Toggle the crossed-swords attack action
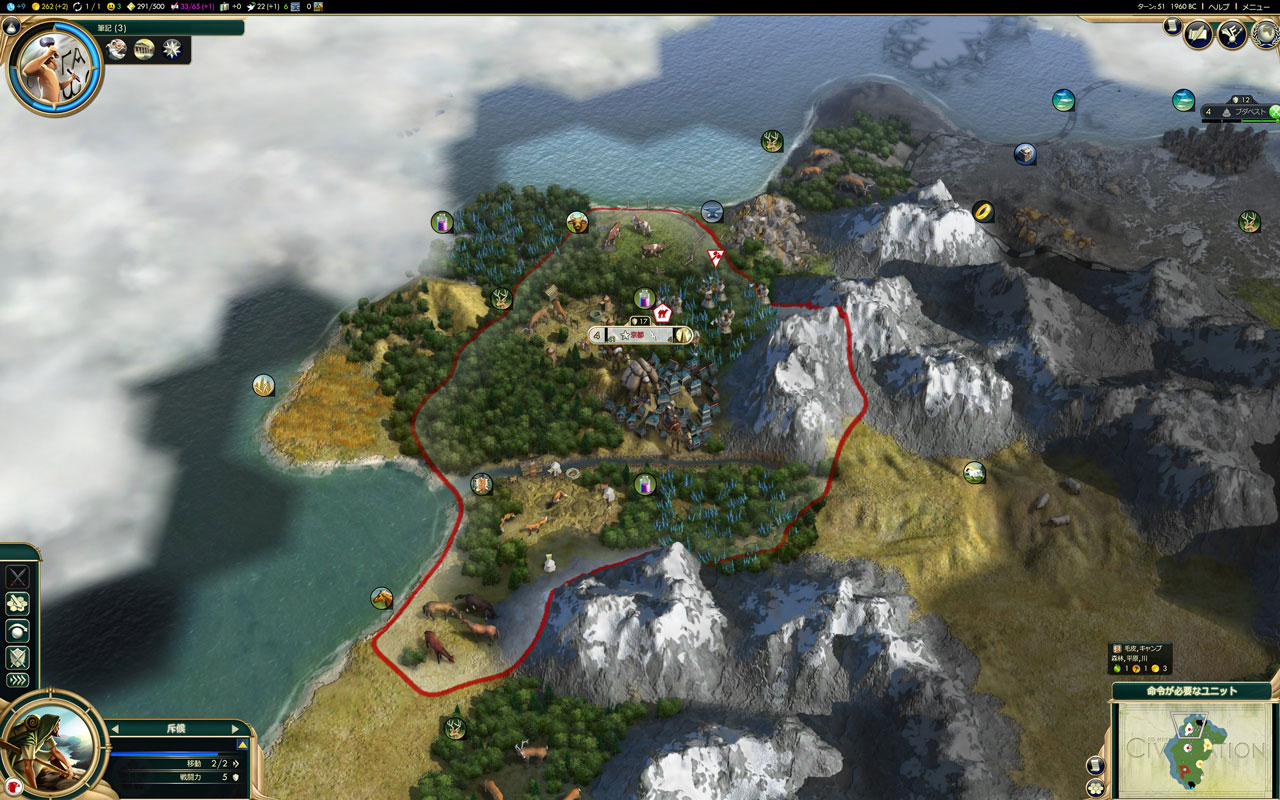 pos(17,577)
